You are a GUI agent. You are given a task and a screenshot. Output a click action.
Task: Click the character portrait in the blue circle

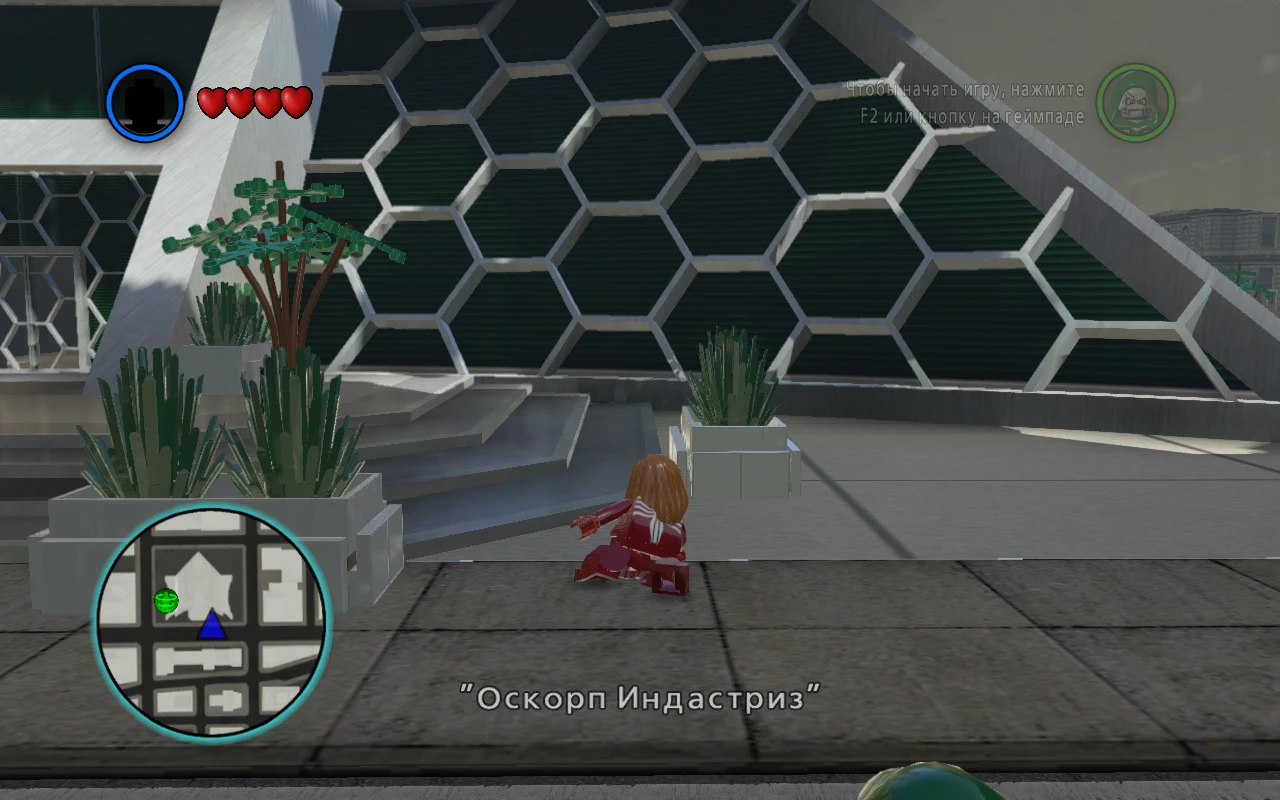coord(143,102)
